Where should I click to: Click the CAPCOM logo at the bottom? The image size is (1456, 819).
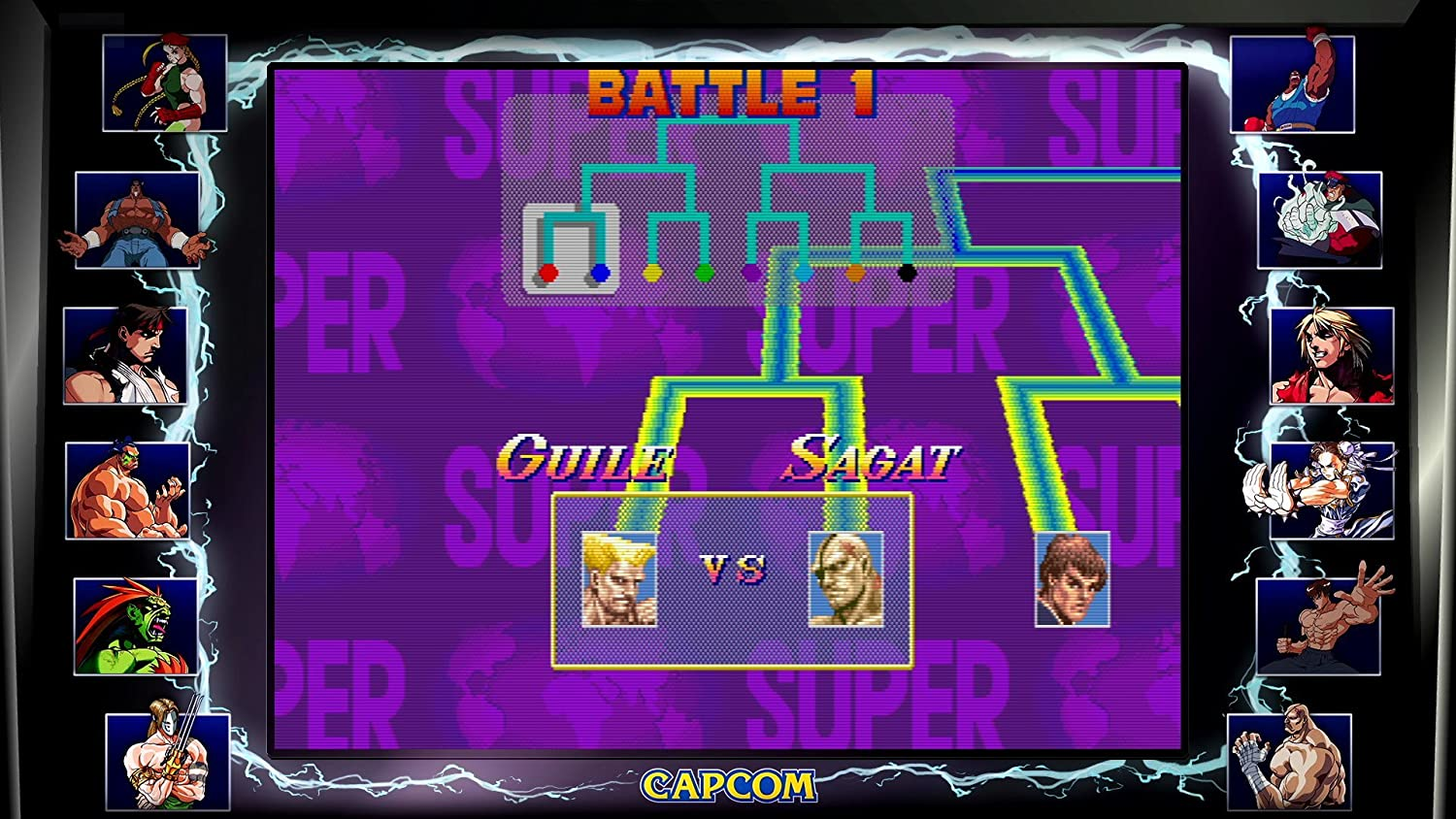(728, 786)
